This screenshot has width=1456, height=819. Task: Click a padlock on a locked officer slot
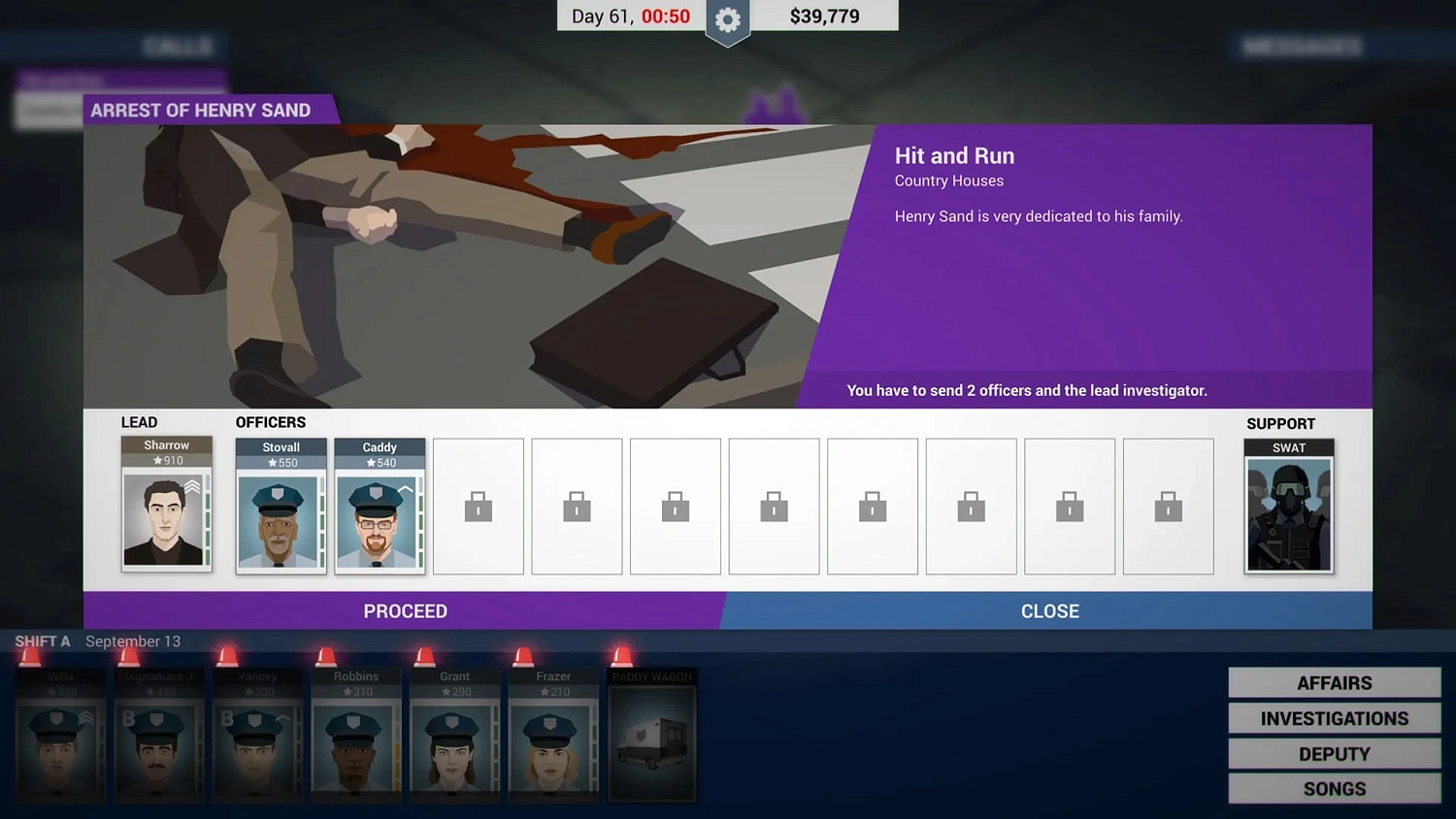(x=478, y=506)
